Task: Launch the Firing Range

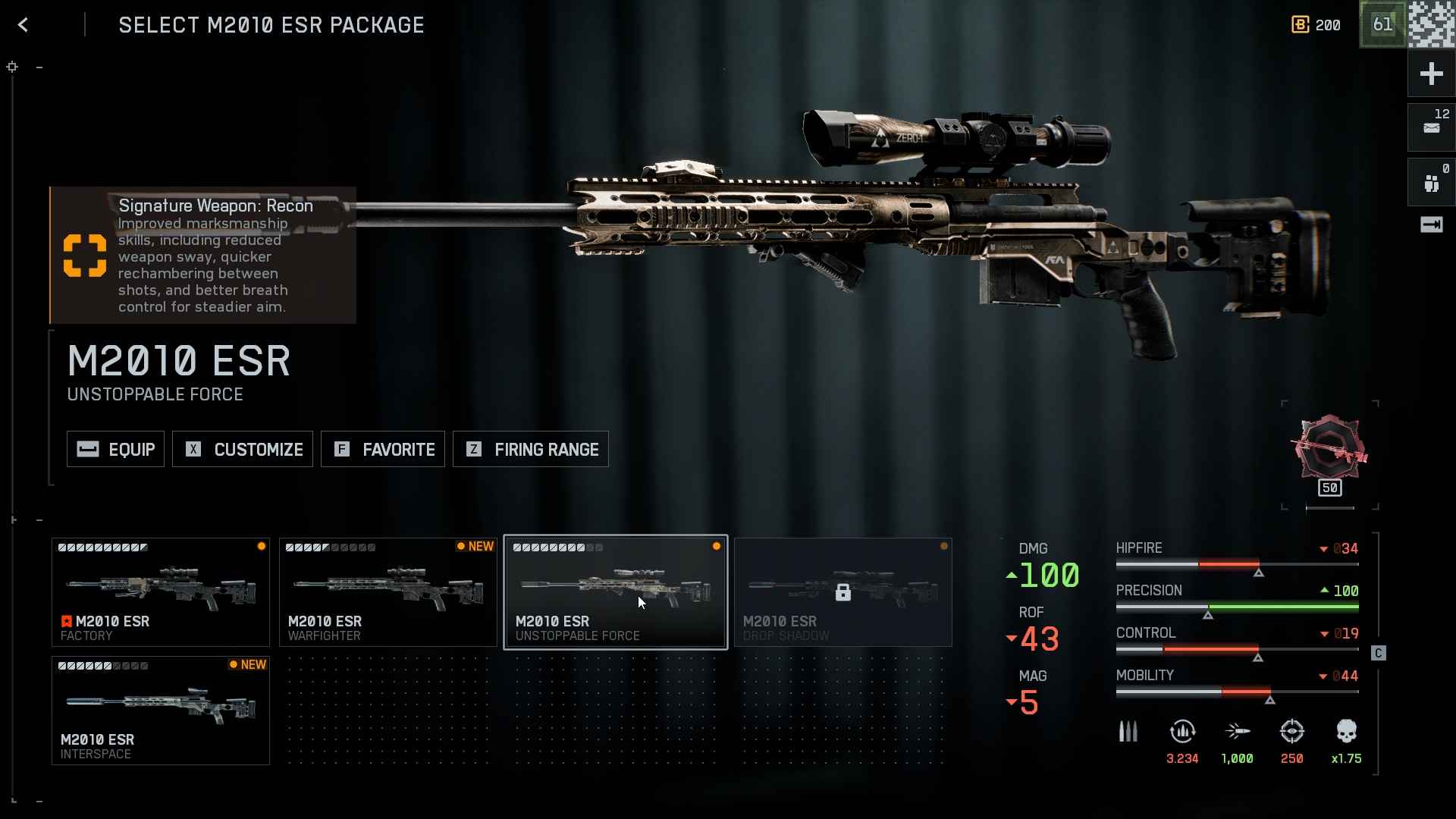Action: pos(531,450)
